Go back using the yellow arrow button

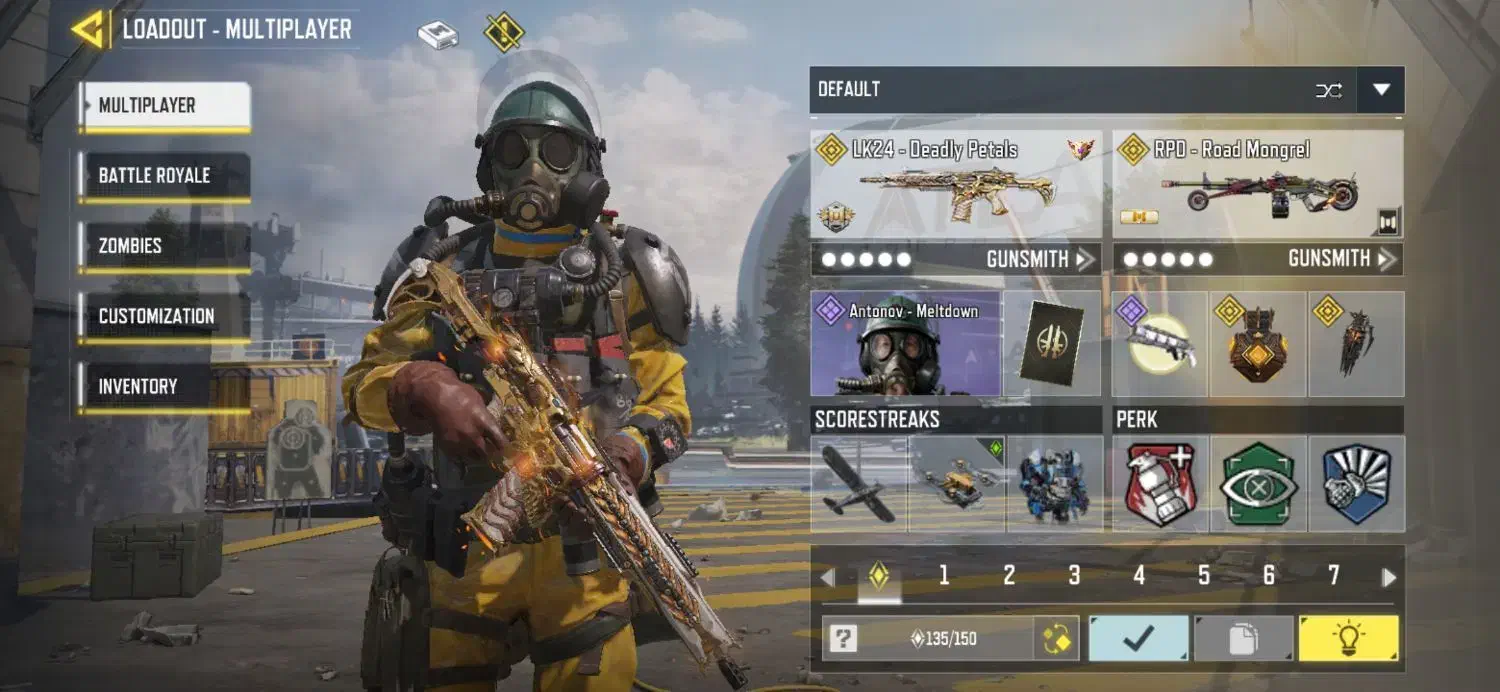(89, 30)
